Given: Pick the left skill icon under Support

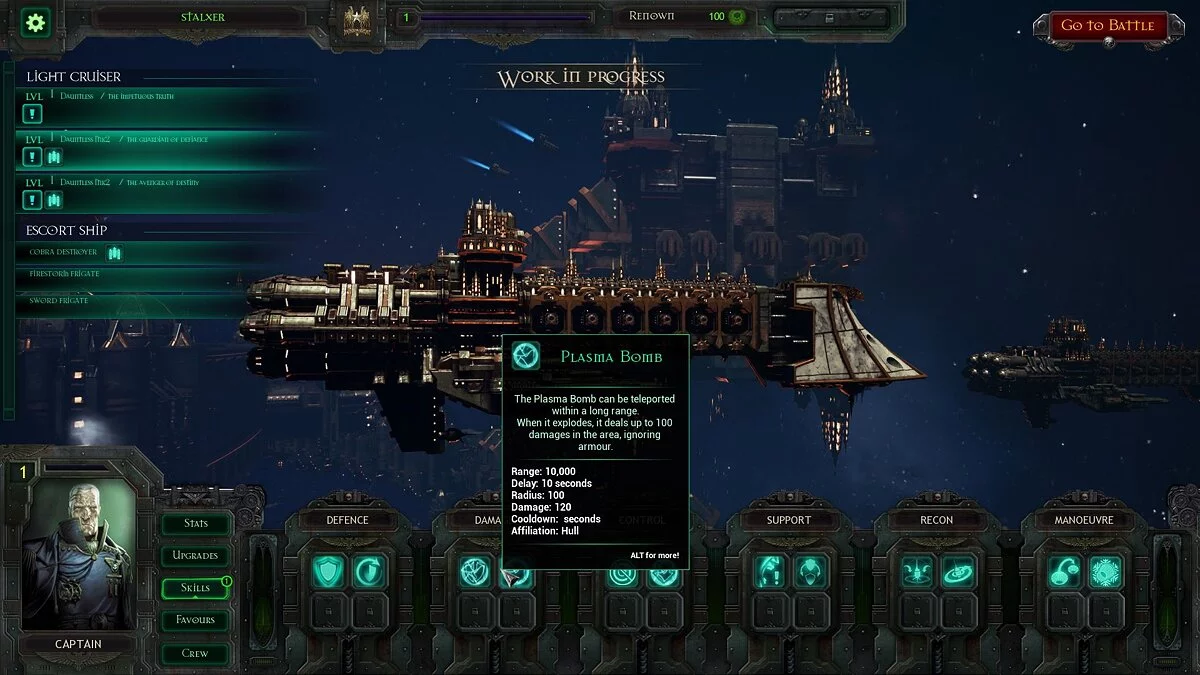Looking at the screenshot, I should pyautogui.click(x=769, y=571).
